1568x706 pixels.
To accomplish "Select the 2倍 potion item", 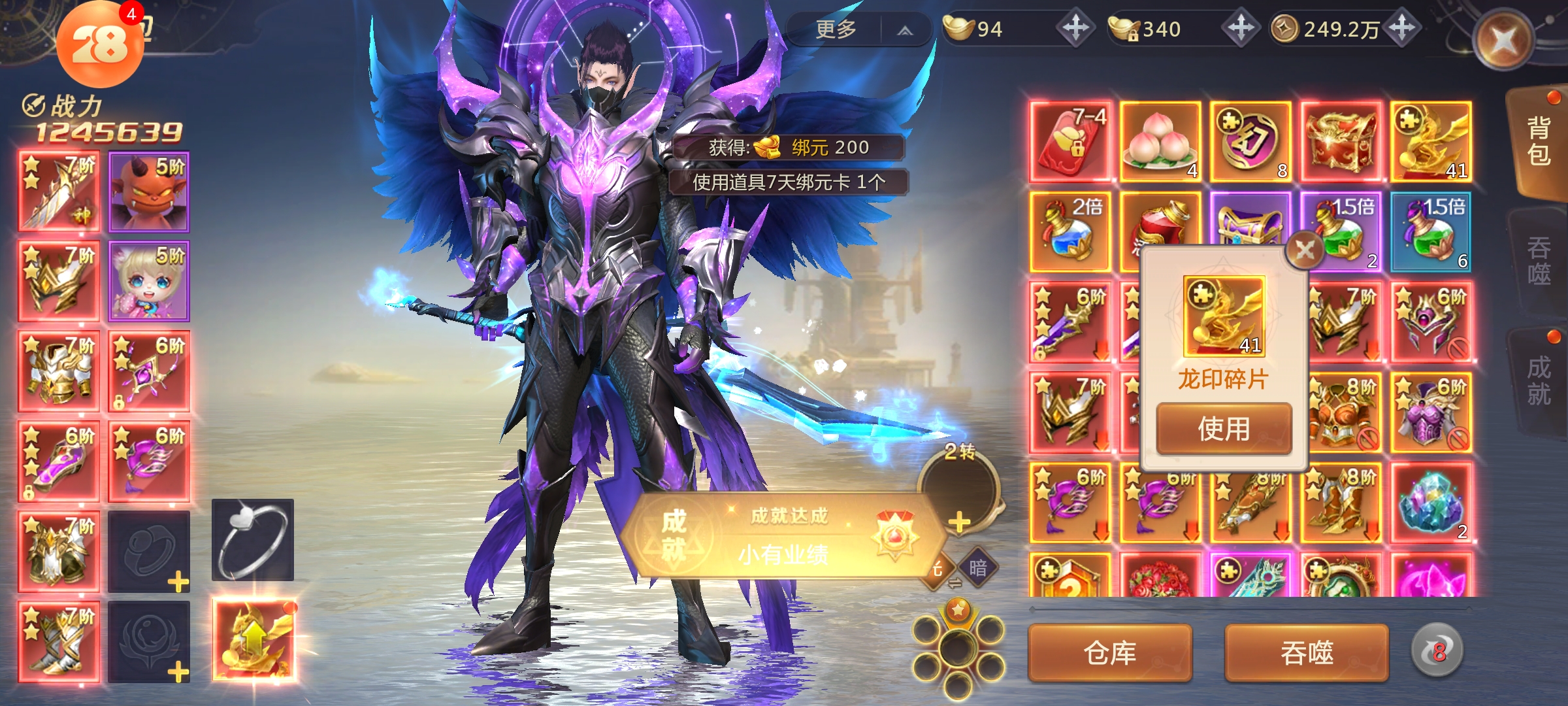I will click(1070, 231).
